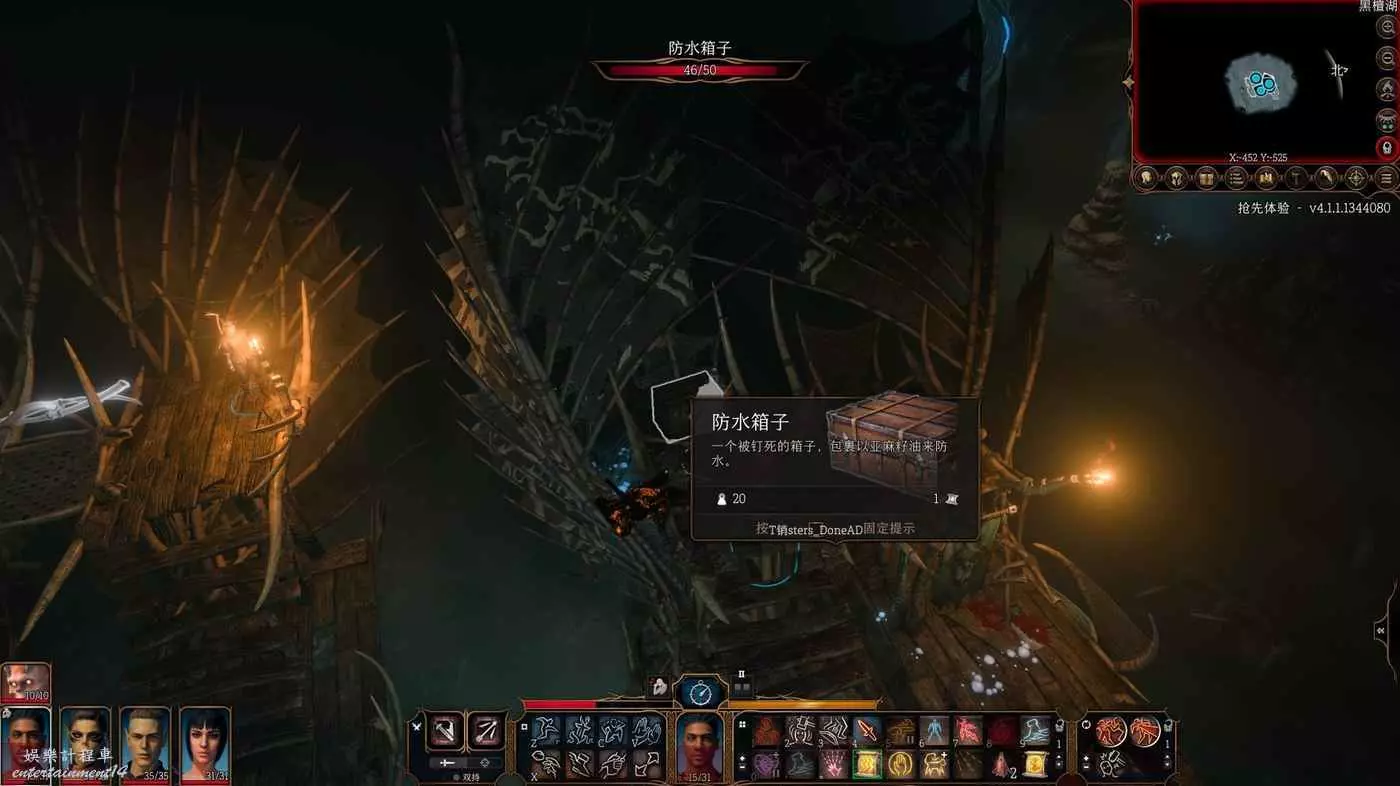Cast the glowing yellow hand spell
The image size is (1400, 786).
[900, 764]
